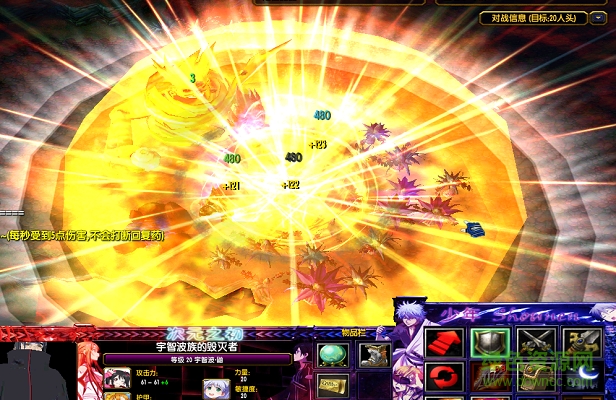Choose the shield hold-position command
This screenshot has height=400, width=616.
(x=489, y=343)
